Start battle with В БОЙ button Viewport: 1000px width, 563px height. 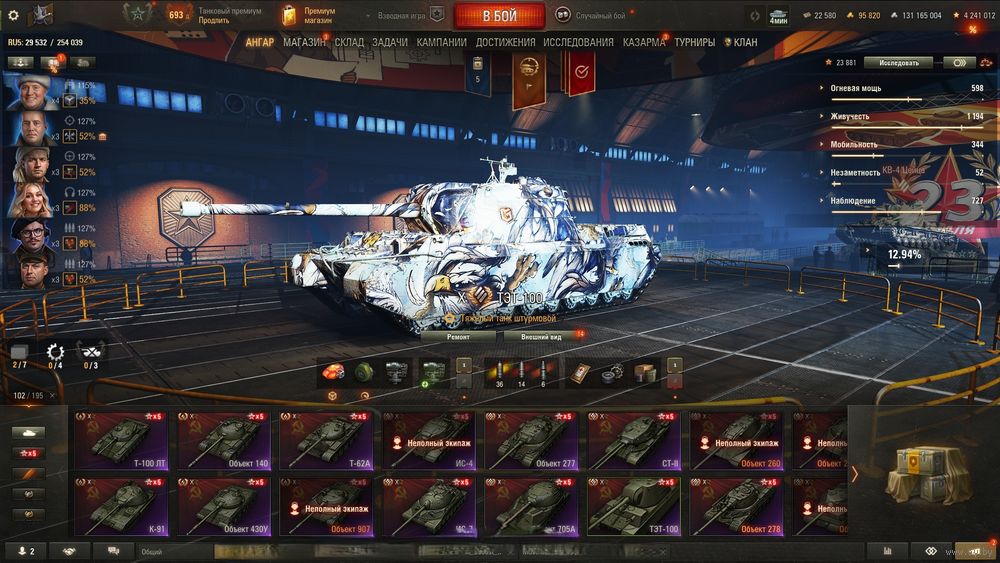(499, 16)
